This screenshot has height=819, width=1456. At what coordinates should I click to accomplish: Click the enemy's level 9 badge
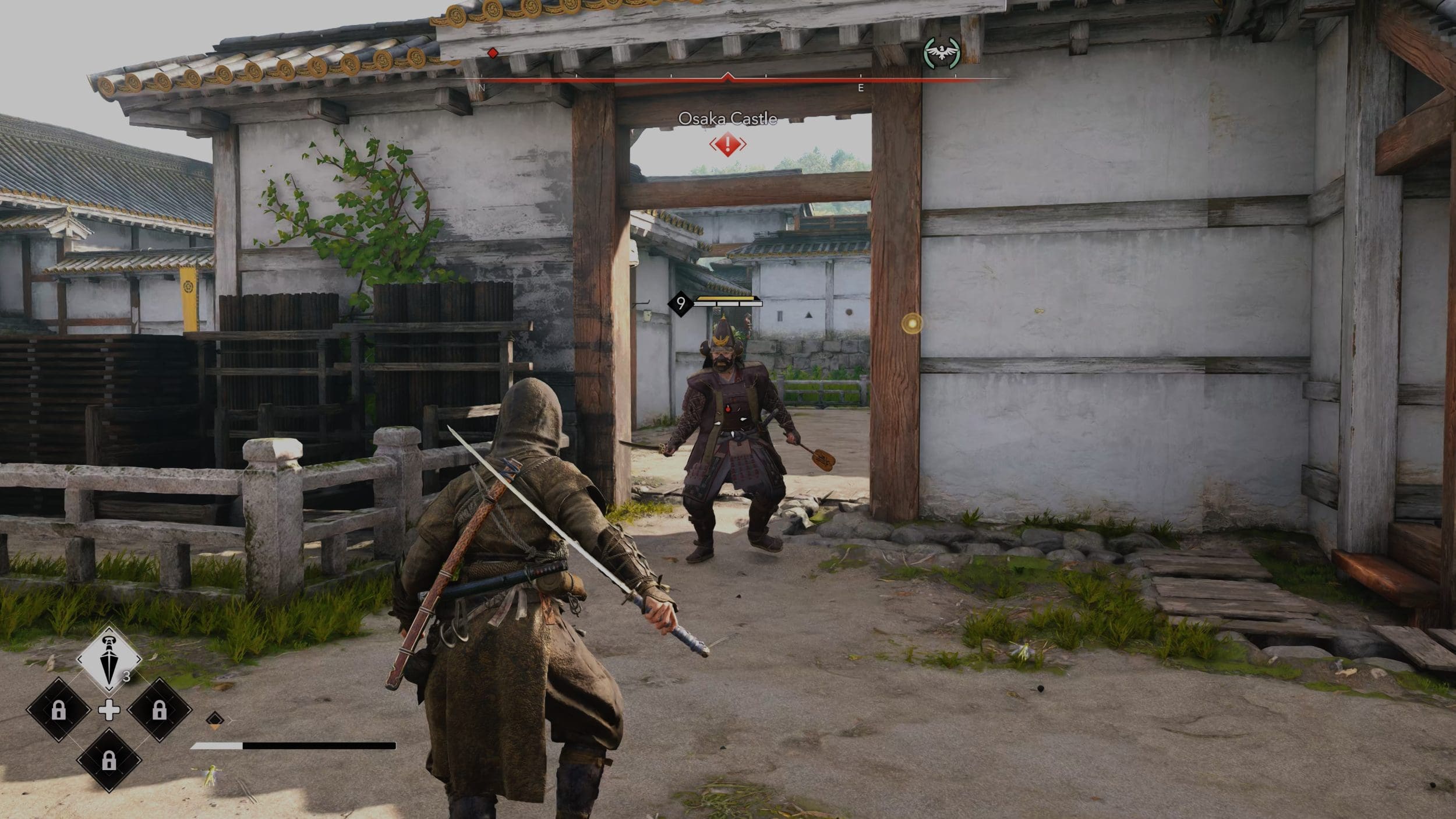point(680,303)
